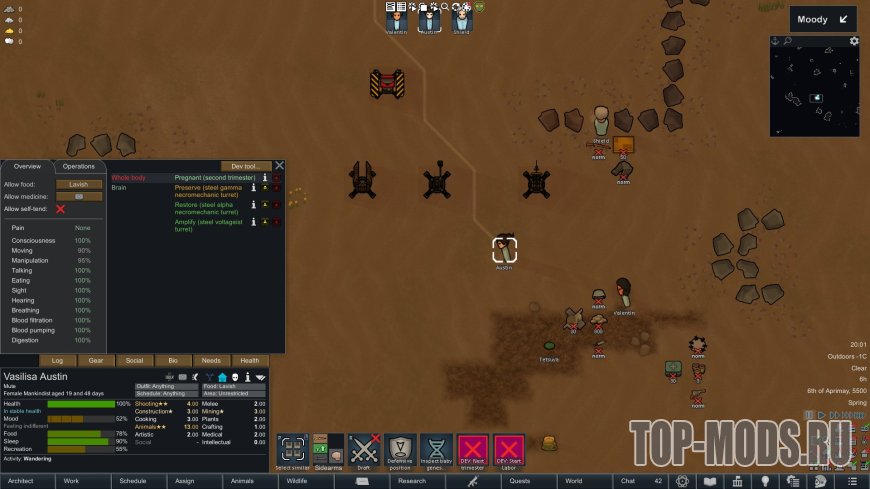This screenshot has height=489, width=870.
Task: Switch to the Social tab
Action: [134, 360]
